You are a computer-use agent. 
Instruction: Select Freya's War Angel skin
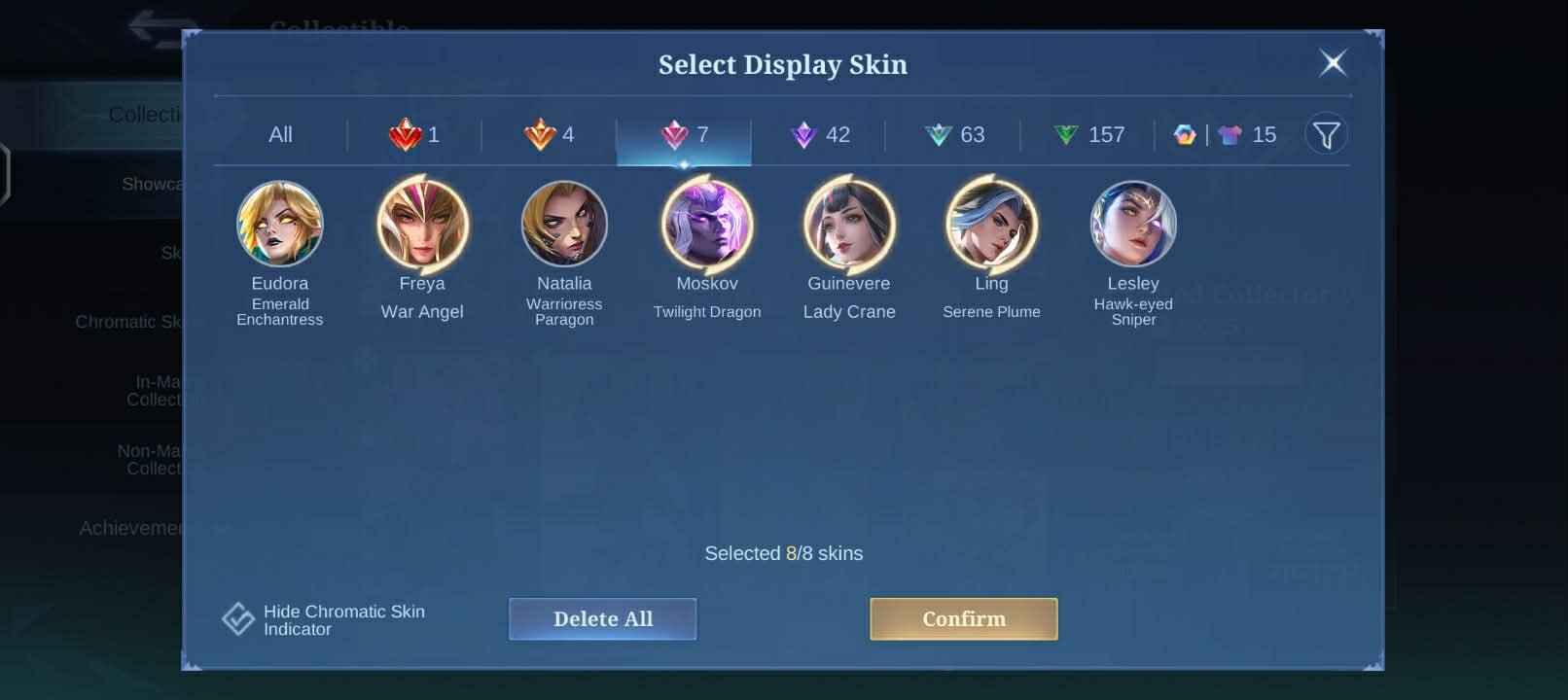pos(422,225)
